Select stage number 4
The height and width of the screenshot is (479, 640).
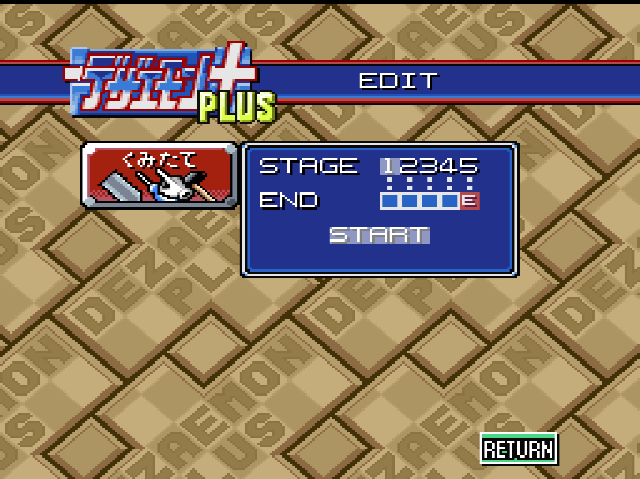(450, 166)
